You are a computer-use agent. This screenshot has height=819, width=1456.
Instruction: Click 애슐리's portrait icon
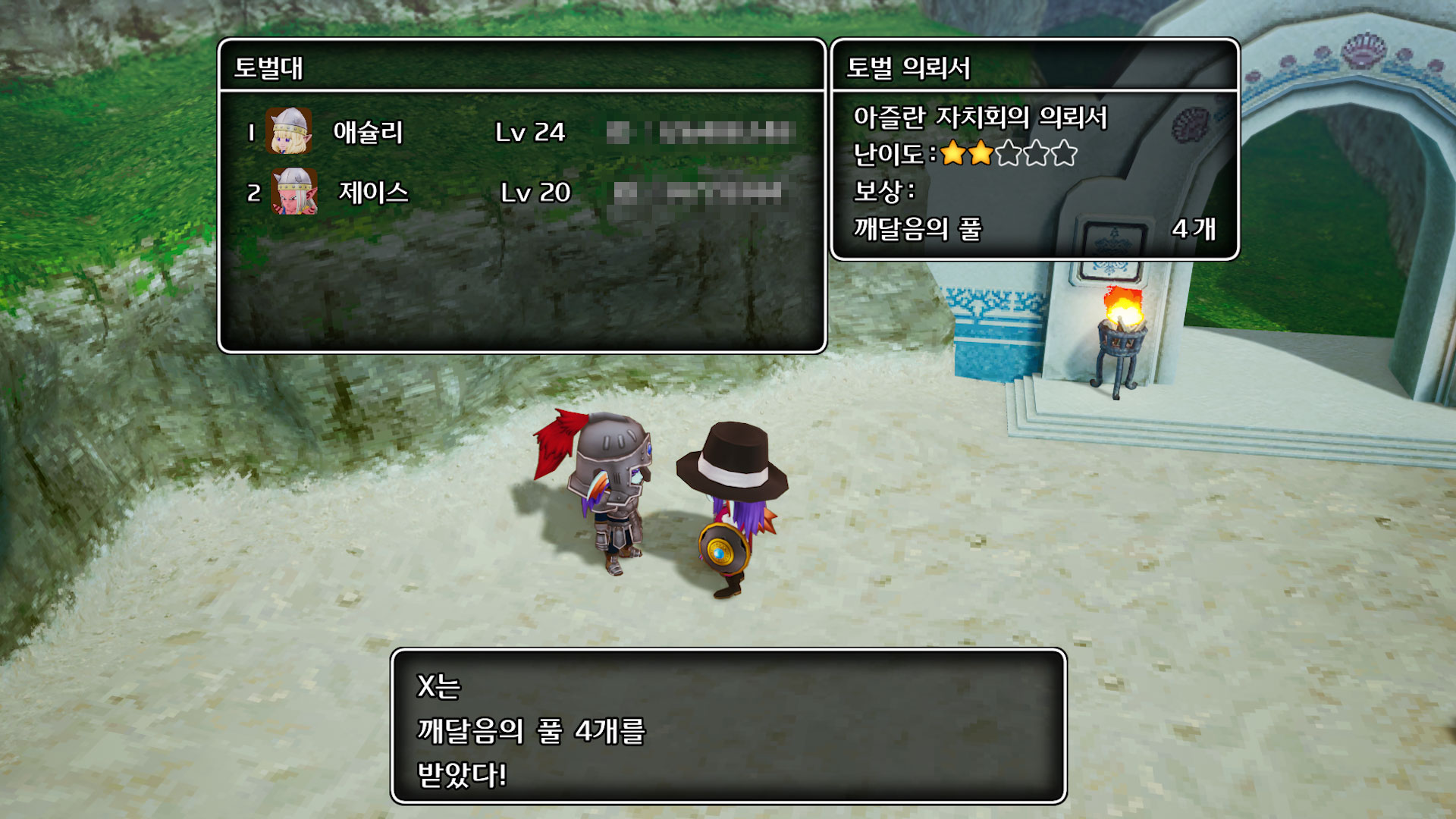(289, 131)
